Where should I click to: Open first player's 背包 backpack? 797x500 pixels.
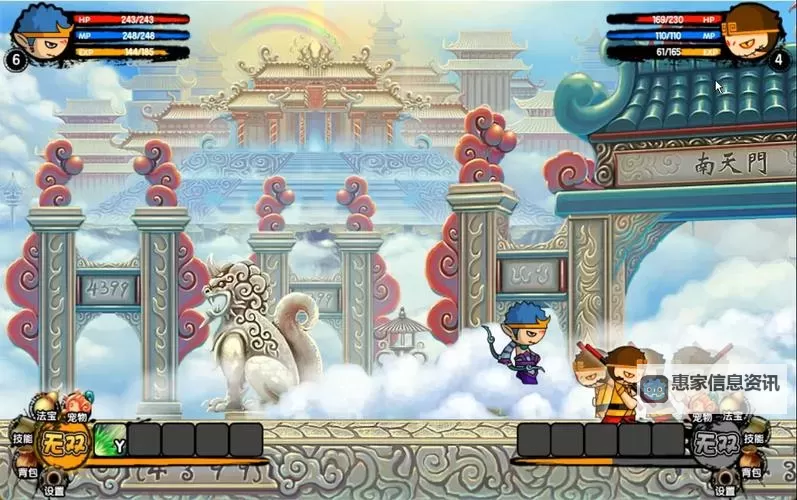pos(26,470)
